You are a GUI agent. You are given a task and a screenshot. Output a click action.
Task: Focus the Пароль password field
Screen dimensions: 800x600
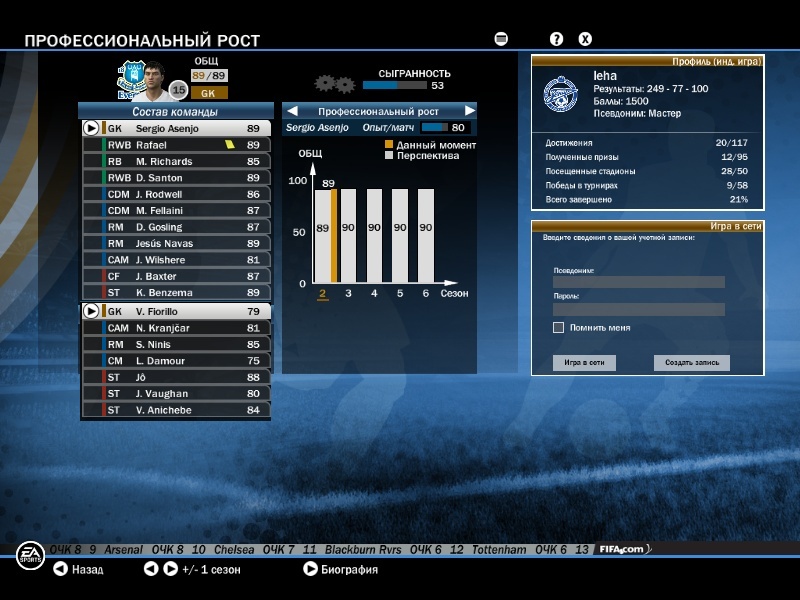(638, 309)
